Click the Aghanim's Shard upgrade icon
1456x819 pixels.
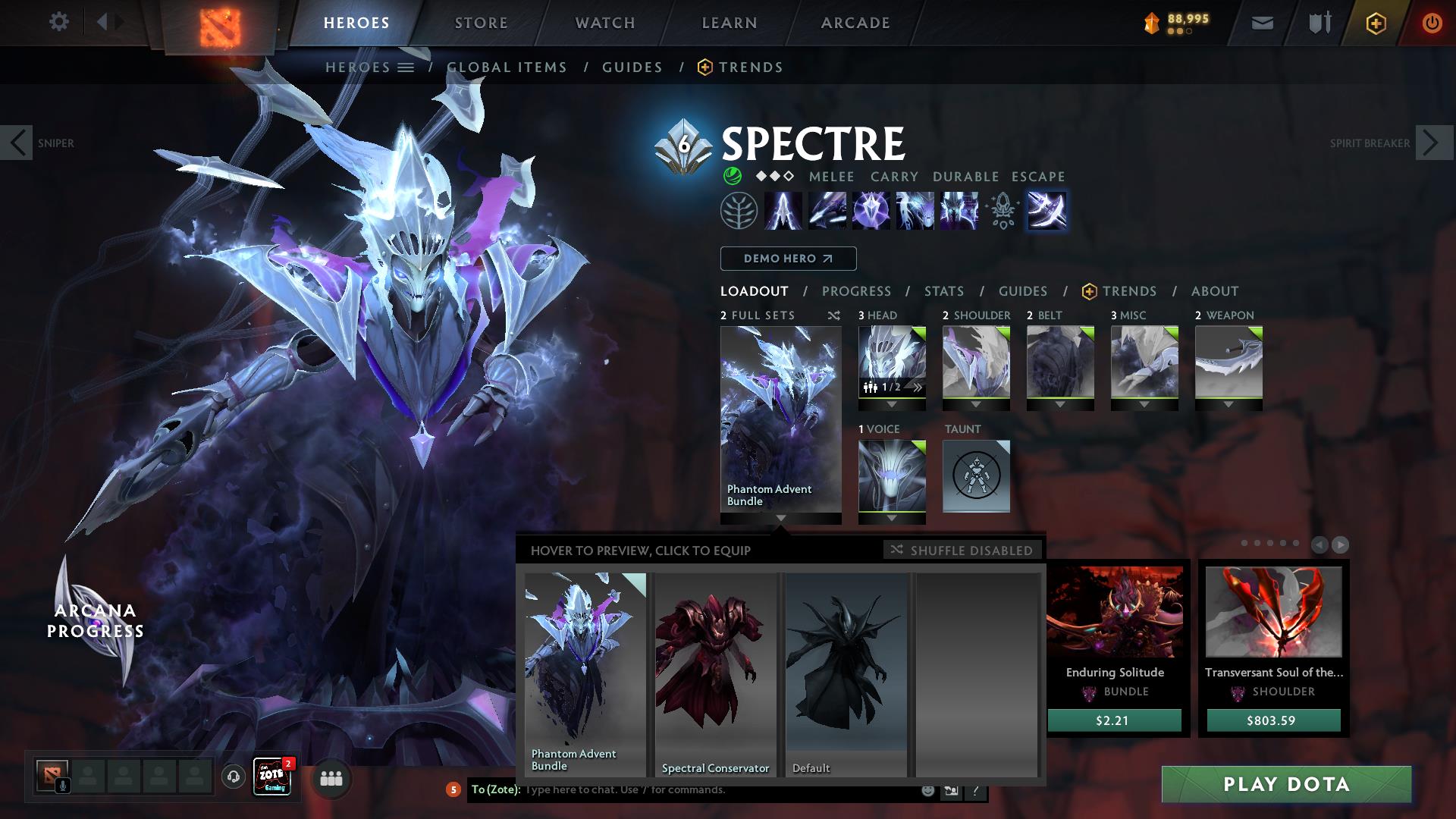pyautogui.click(x=1003, y=211)
